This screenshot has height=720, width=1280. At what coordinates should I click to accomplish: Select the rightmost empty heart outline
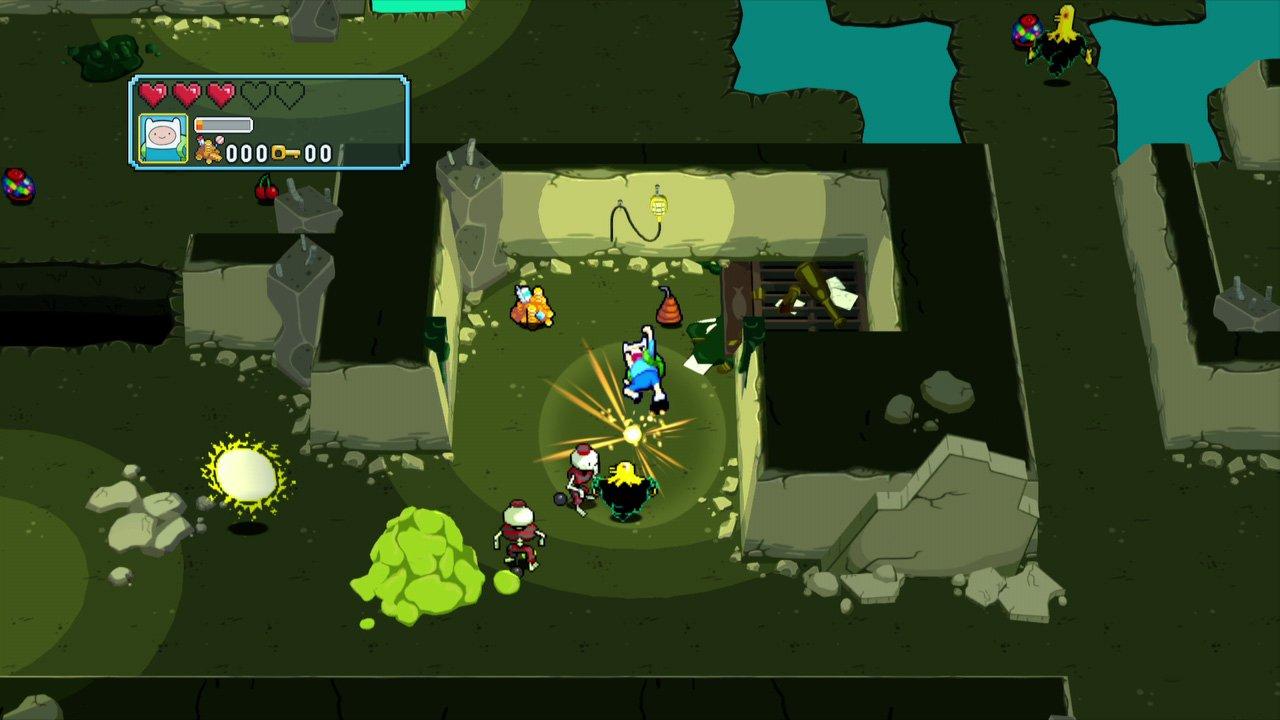[x=289, y=92]
